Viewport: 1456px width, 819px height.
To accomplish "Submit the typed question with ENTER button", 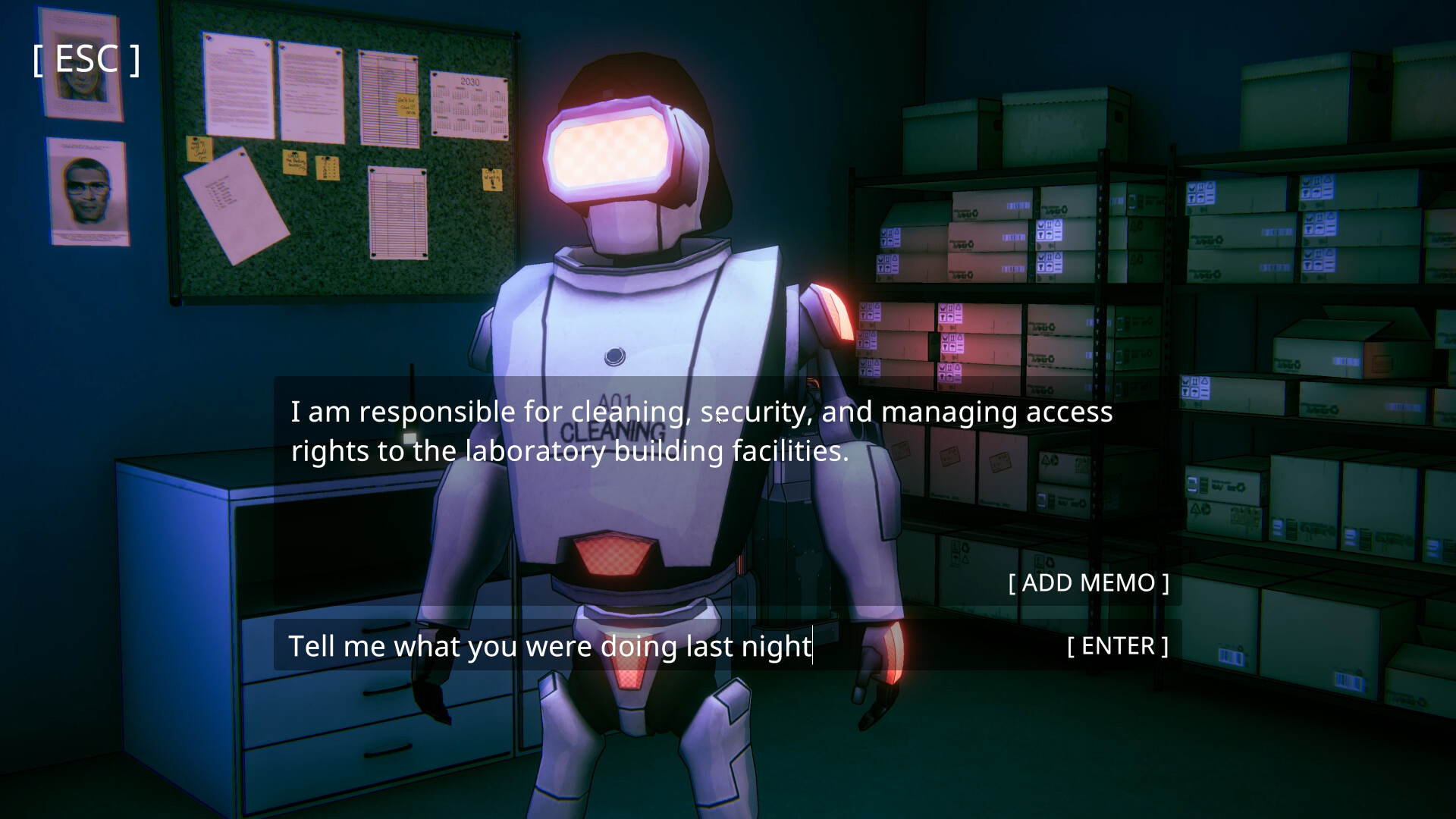I will click(x=1117, y=646).
